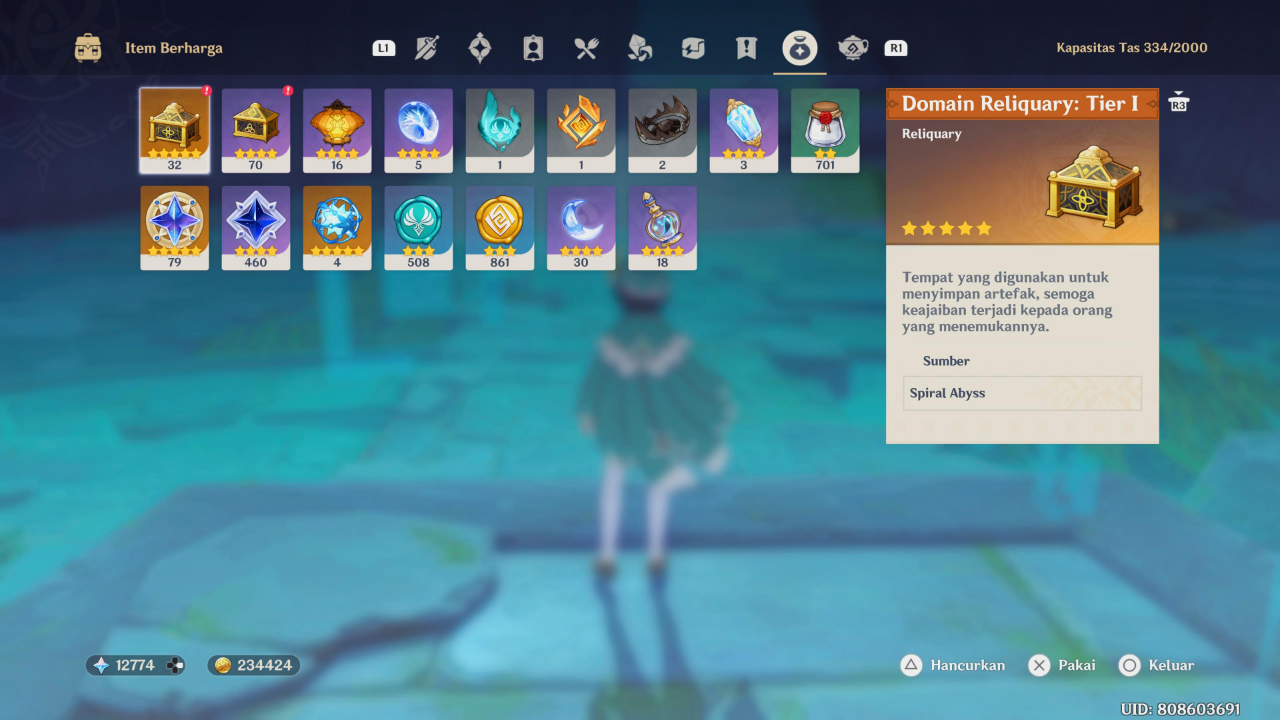Pick the sealed white jar with 701
Viewport: 1280px width, 720px height.
tap(825, 130)
